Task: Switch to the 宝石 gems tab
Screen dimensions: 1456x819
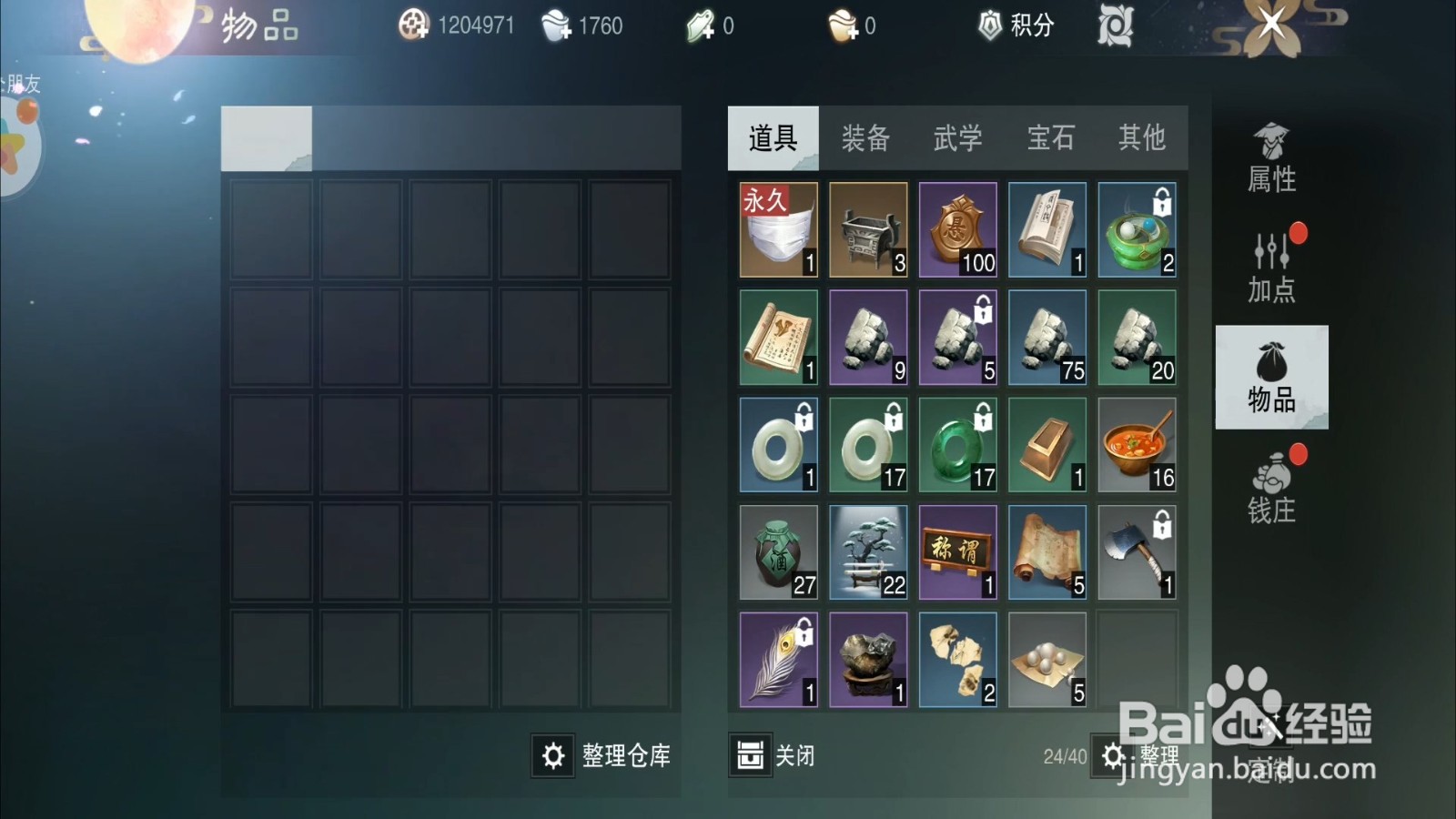Action: [x=1049, y=138]
